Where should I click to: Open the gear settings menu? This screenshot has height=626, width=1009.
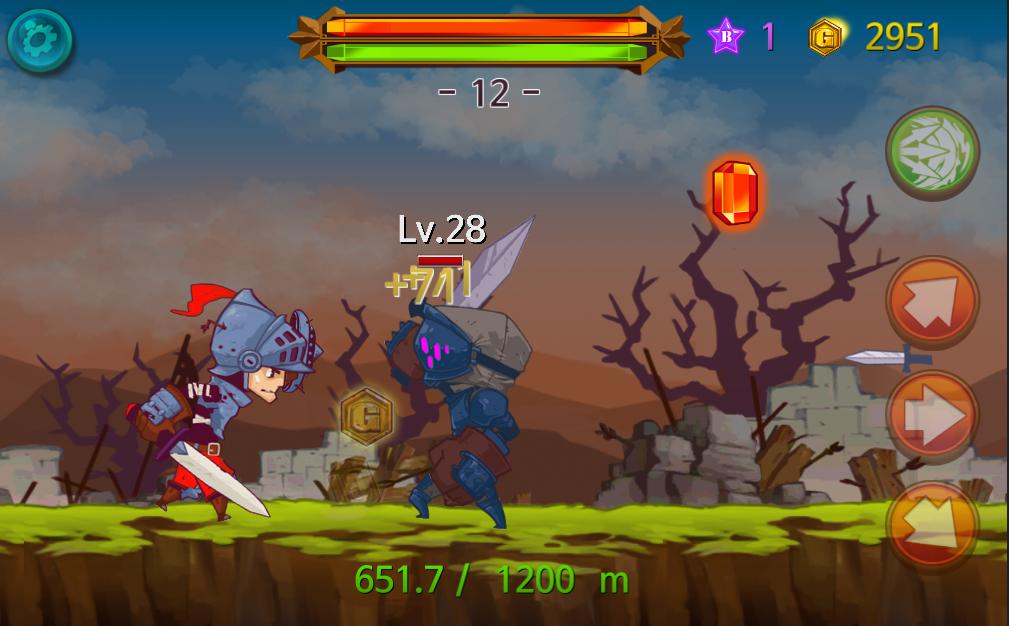40,39
